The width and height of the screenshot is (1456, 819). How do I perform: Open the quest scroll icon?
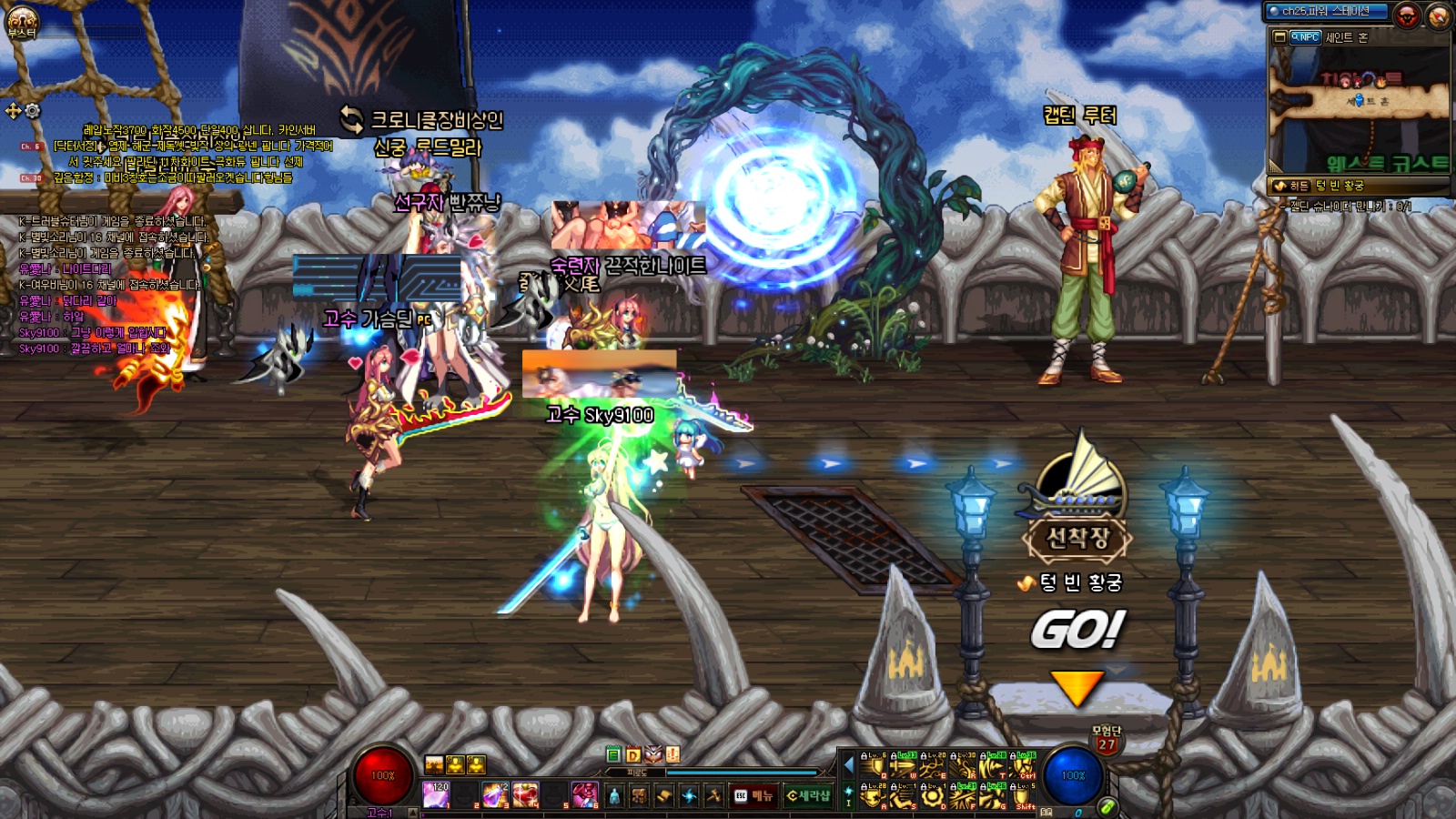(664, 796)
